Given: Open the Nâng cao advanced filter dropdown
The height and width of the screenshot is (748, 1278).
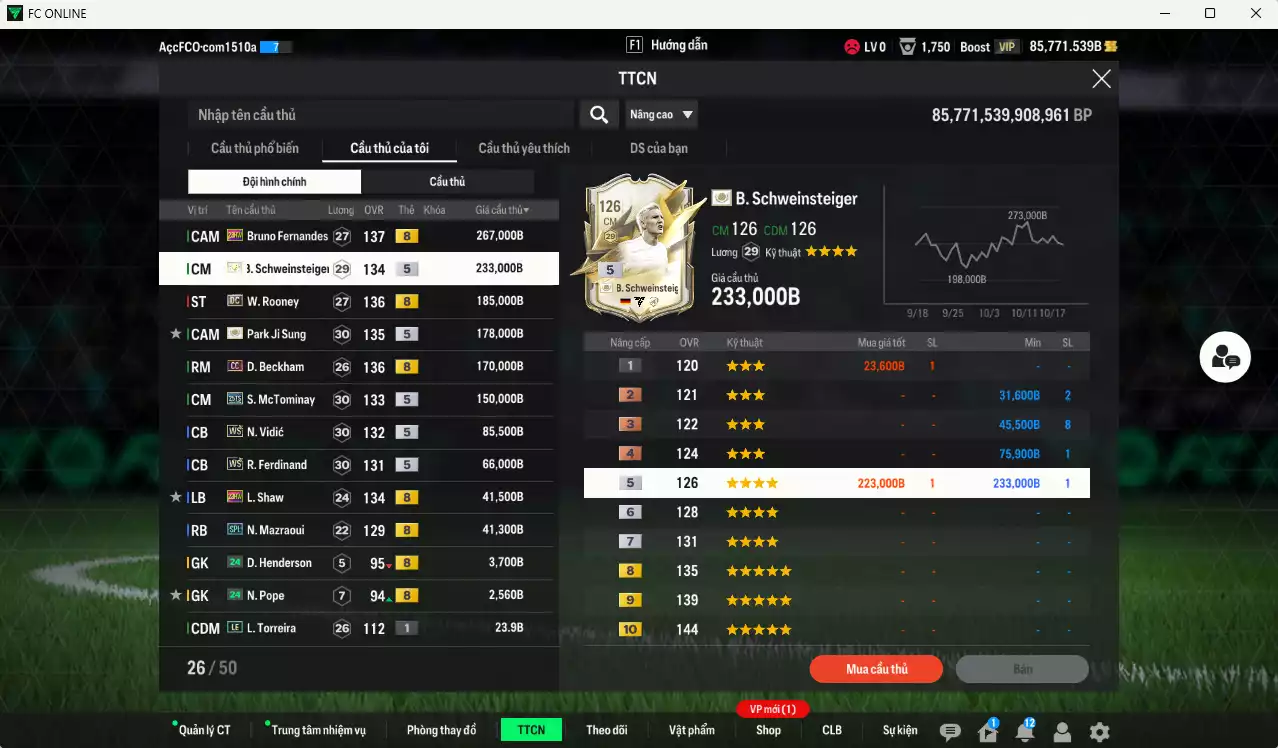Looking at the screenshot, I should click(661, 115).
